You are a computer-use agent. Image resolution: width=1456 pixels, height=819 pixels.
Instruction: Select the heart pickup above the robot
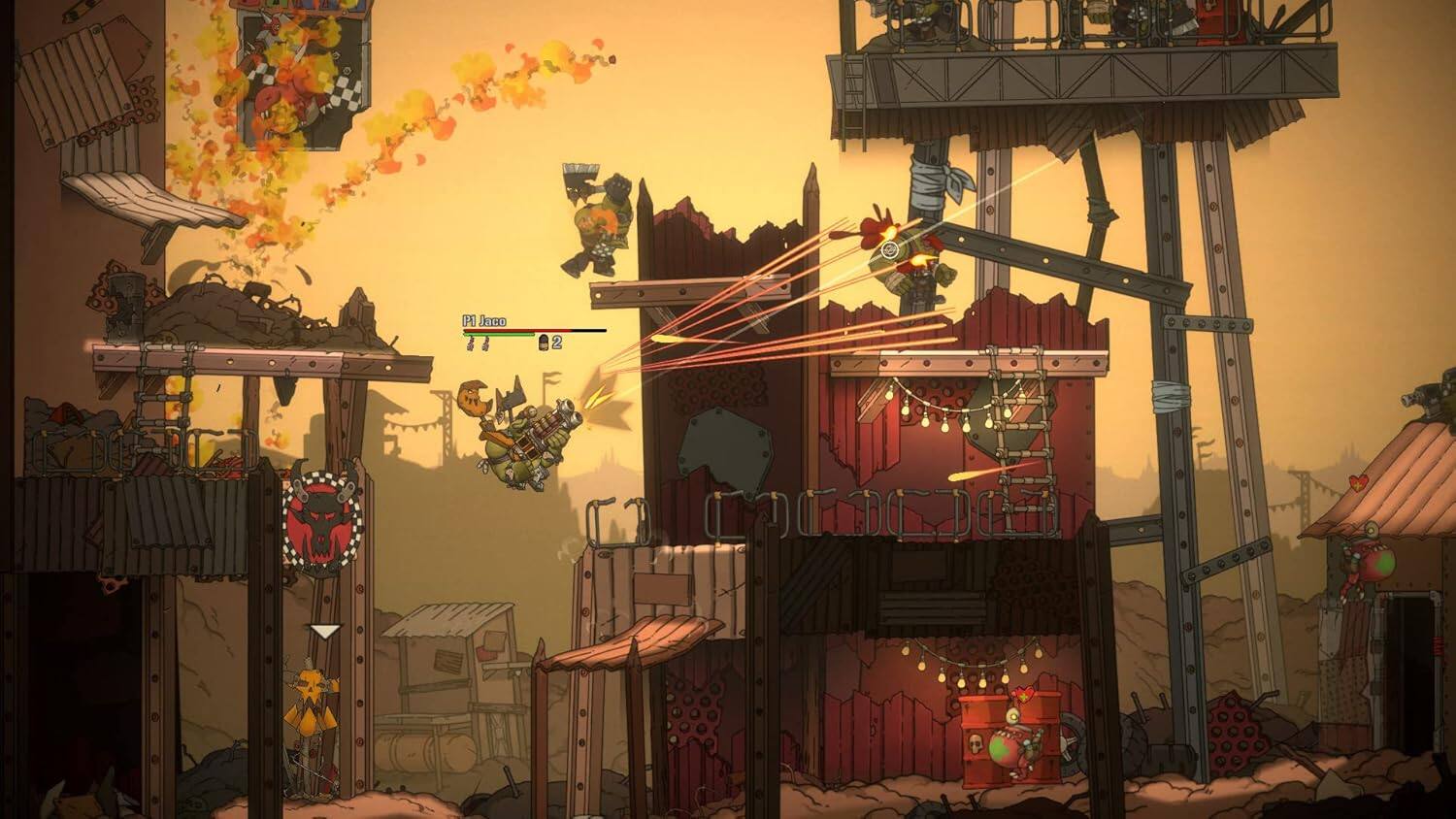1023,694
